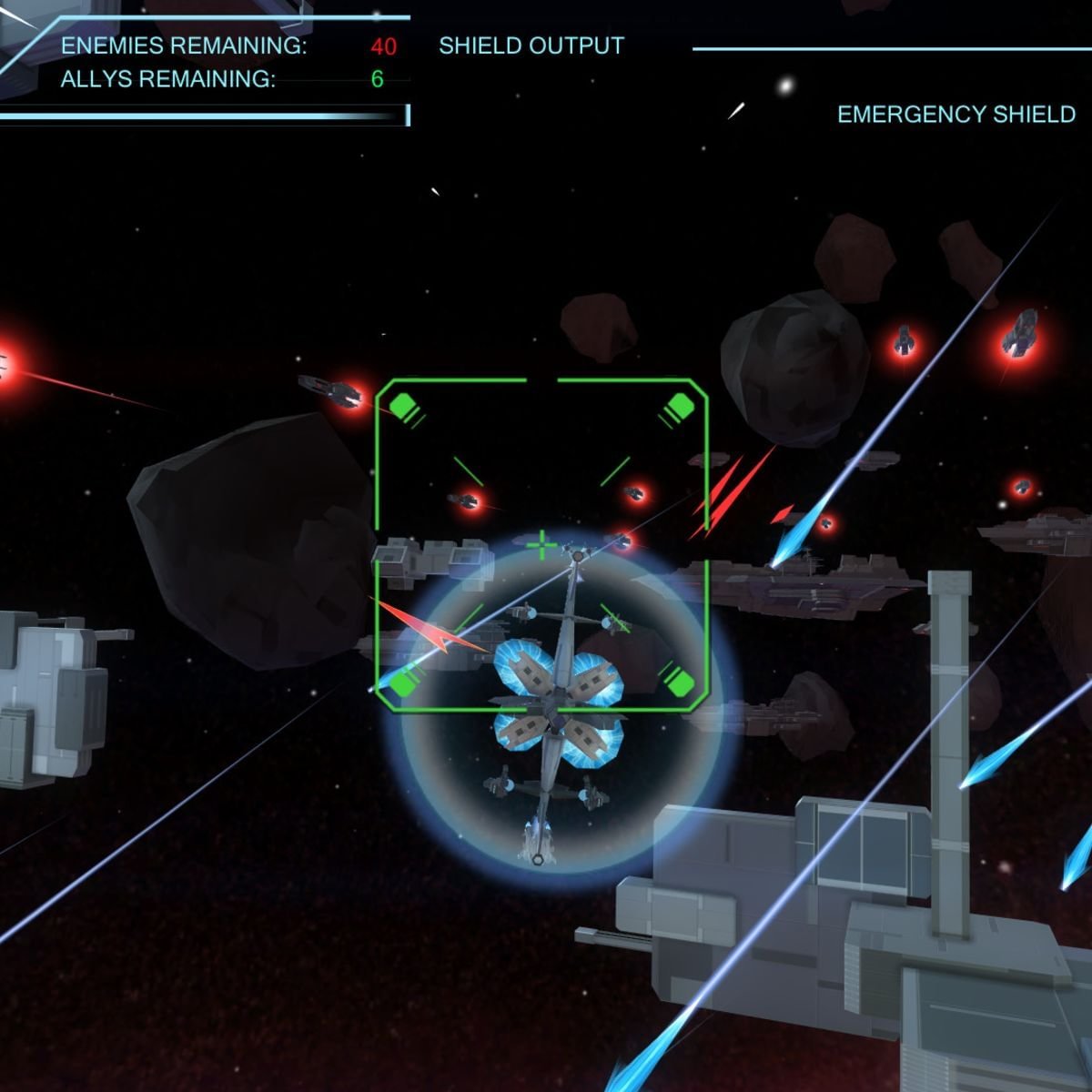Activate the Emergency Shield
The width and height of the screenshot is (1092, 1092).
click(x=955, y=115)
